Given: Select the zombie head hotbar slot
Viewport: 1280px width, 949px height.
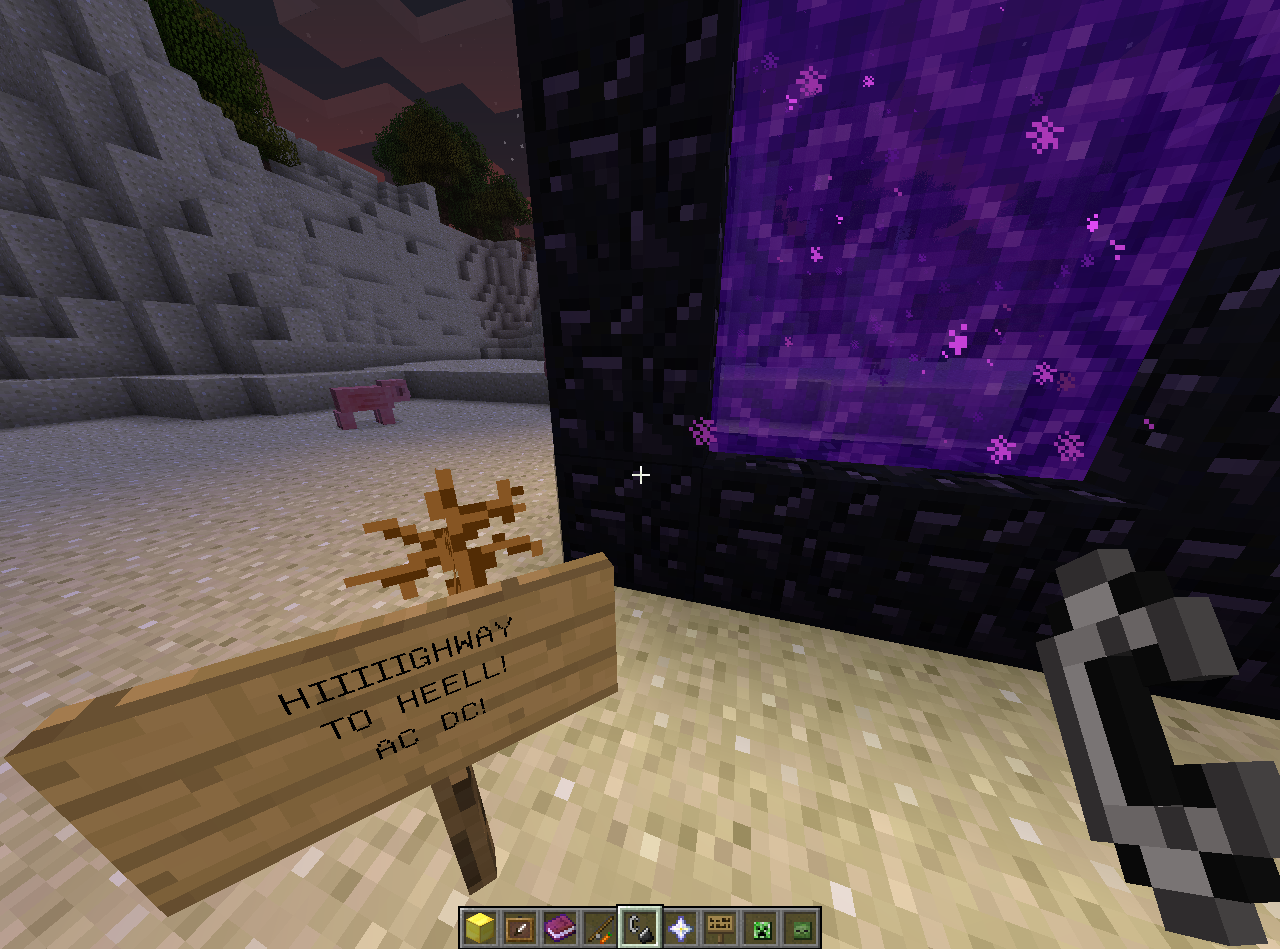Looking at the screenshot, I should coord(800,927).
